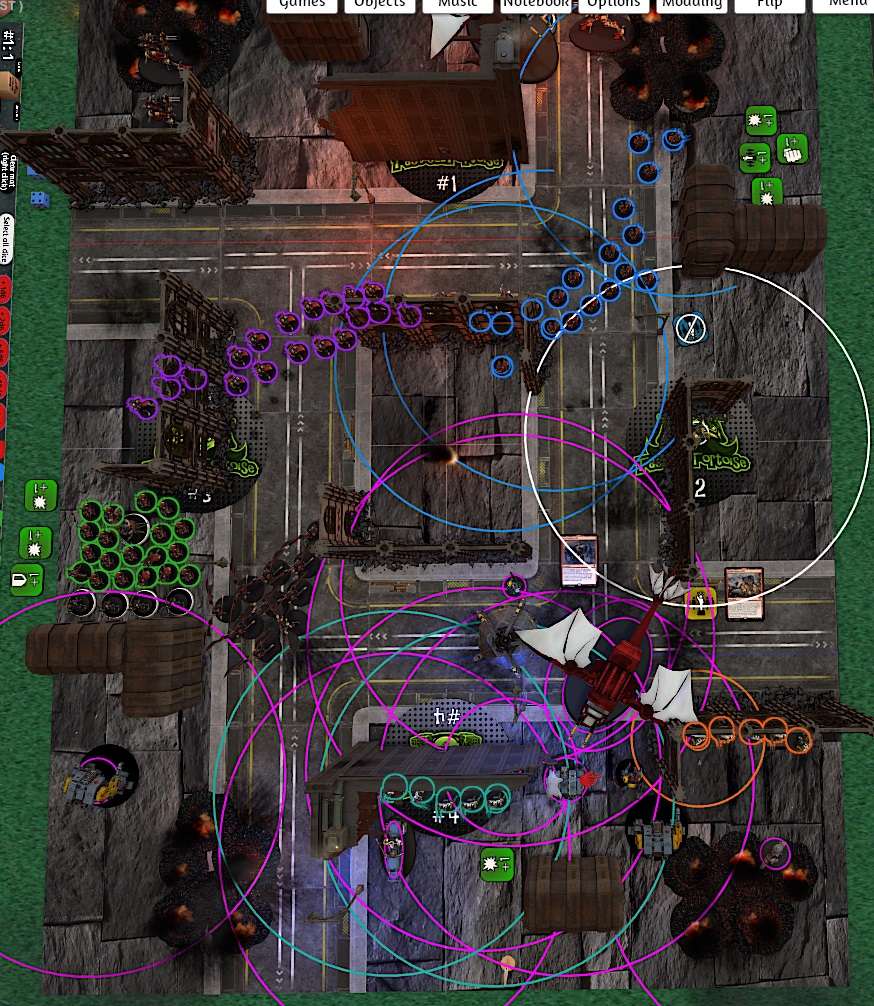The width and height of the screenshot is (874, 1006).
Task: Click the Select all dice button
Action: pyautogui.click(x=7, y=237)
